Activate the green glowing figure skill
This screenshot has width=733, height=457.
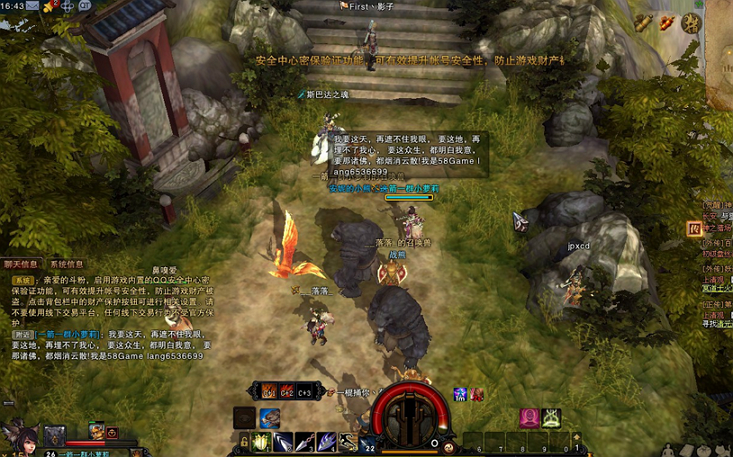click(551, 417)
